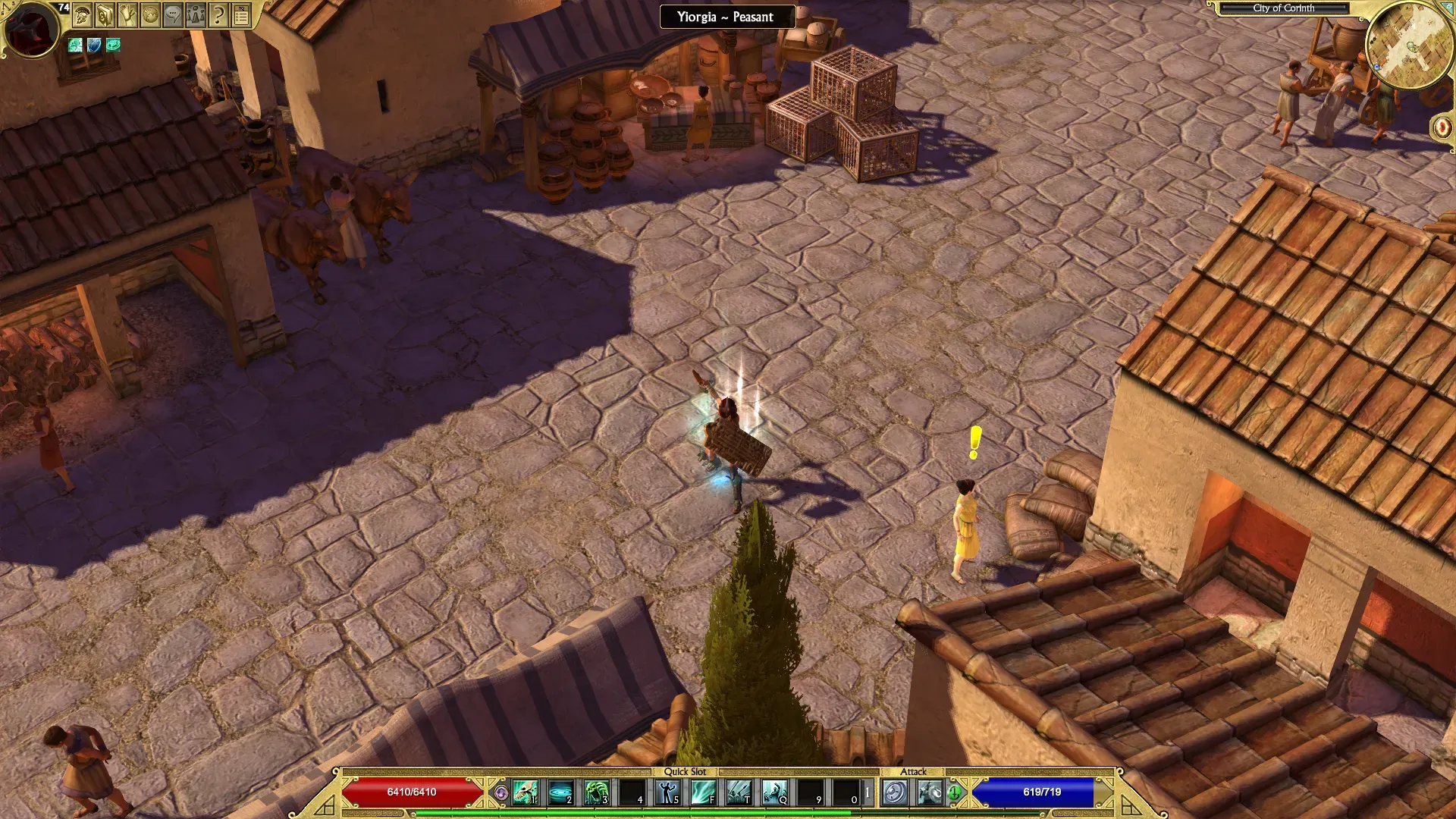Activate the blue vortex skill in slot 2
Image resolution: width=1456 pixels, height=819 pixels.
(x=561, y=792)
